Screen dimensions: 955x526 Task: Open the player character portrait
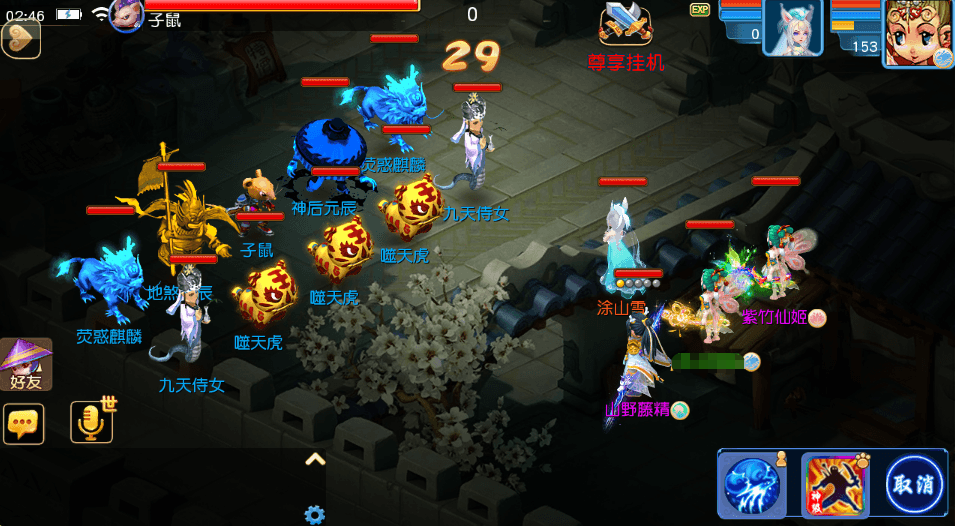click(917, 32)
